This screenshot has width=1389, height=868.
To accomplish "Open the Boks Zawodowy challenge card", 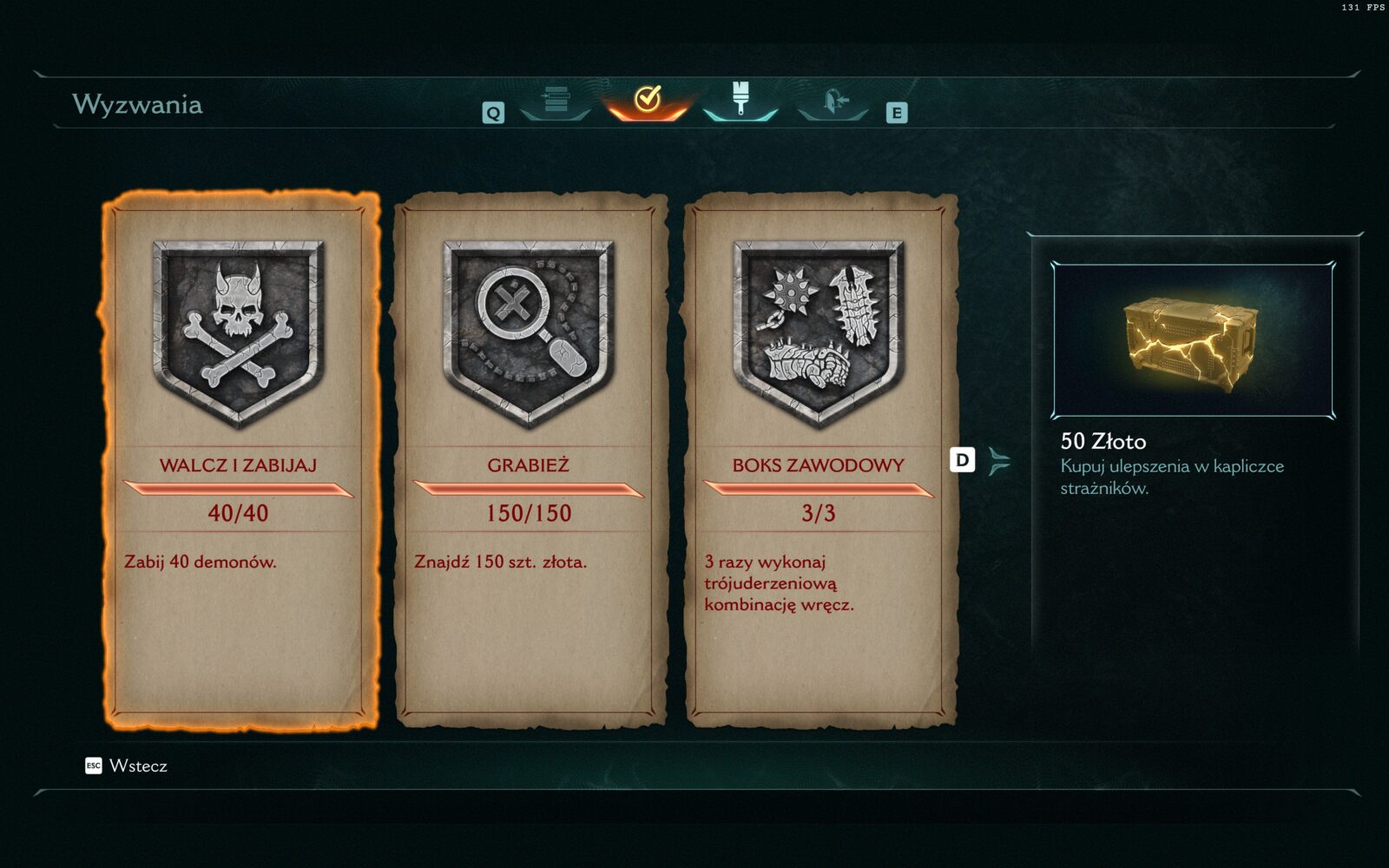I will click(x=818, y=460).
